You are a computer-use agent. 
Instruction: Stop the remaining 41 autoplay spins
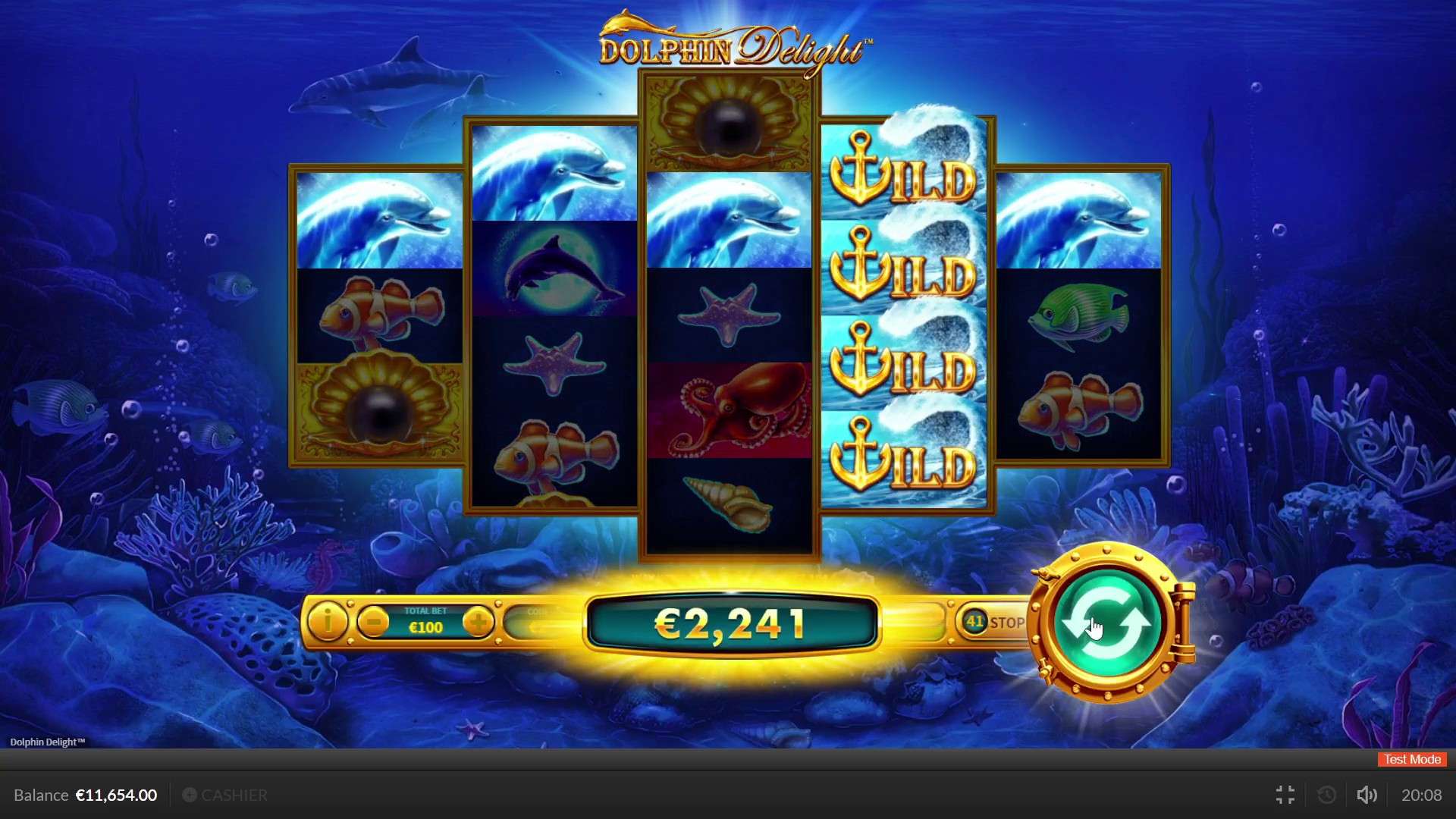click(1003, 622)
